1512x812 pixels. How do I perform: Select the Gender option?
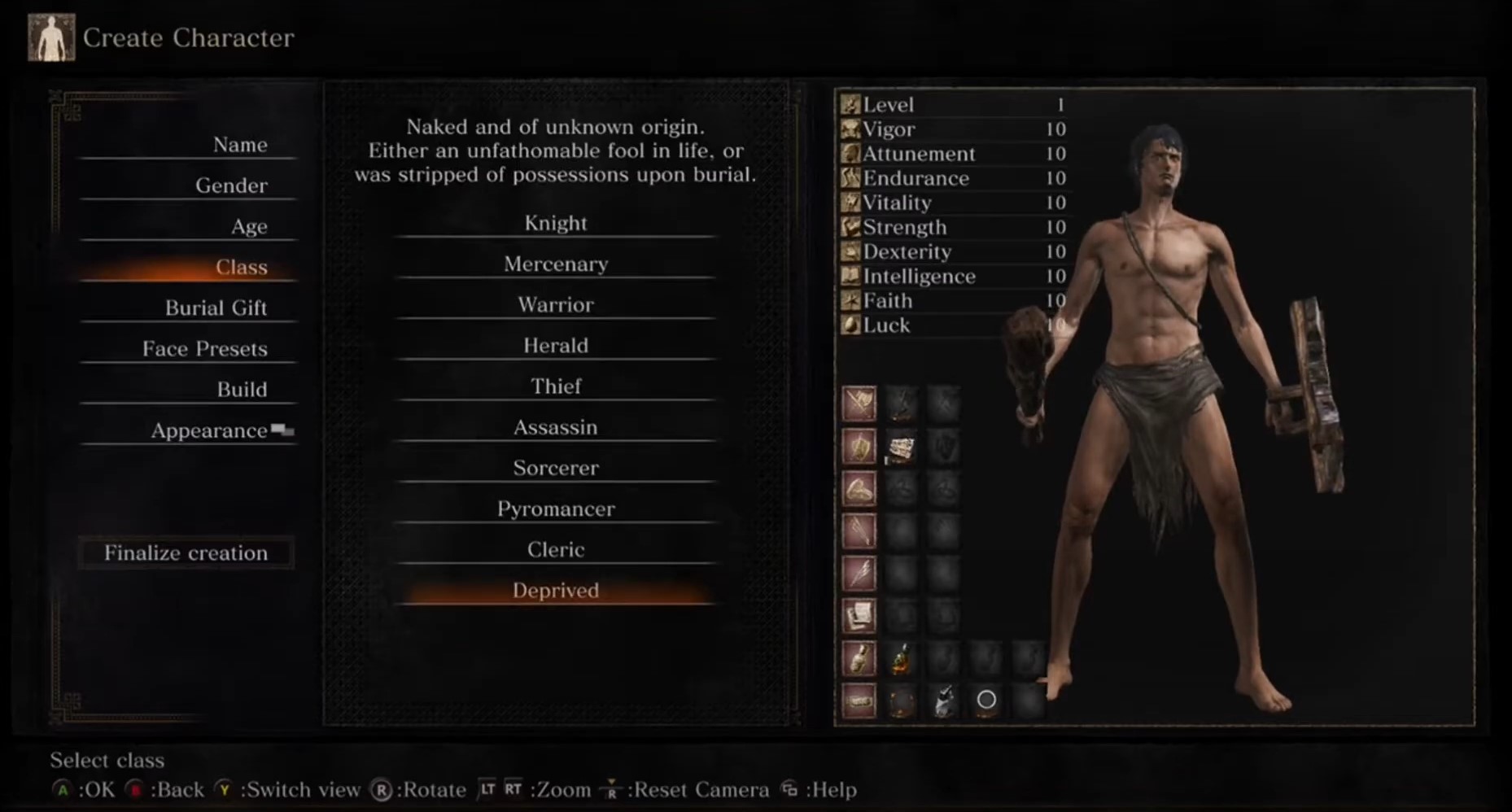click(231, 186)
